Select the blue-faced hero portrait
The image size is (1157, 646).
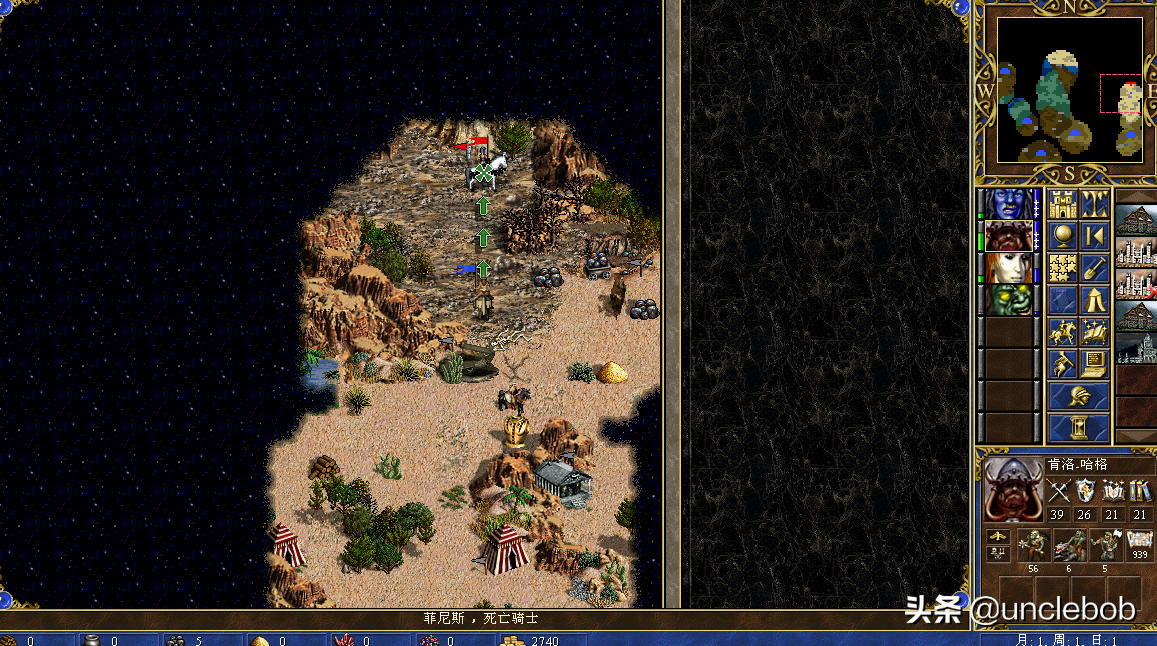[x=1009, y=204]
